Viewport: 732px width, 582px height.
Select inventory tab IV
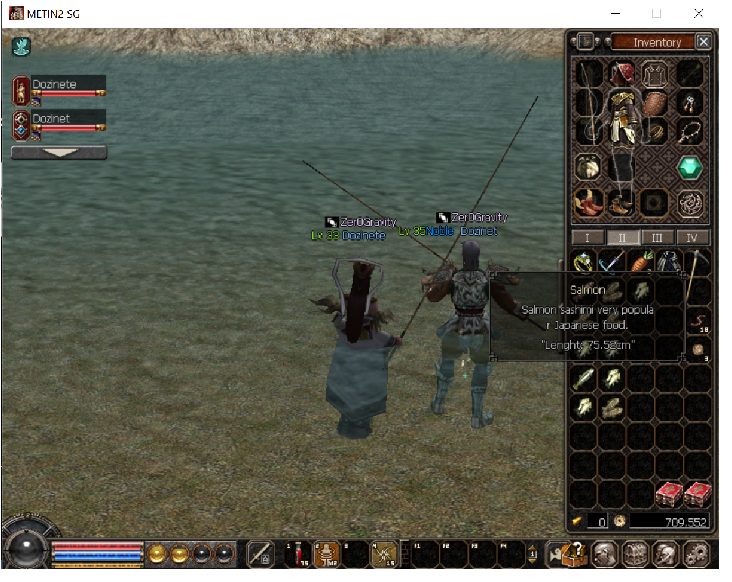click(692, 238)
